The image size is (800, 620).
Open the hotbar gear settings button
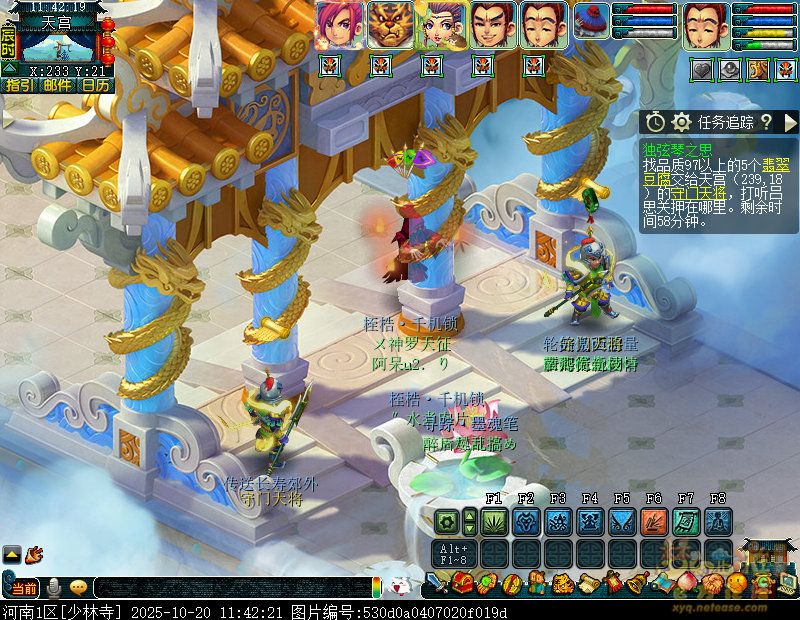(x=446, y=521)
